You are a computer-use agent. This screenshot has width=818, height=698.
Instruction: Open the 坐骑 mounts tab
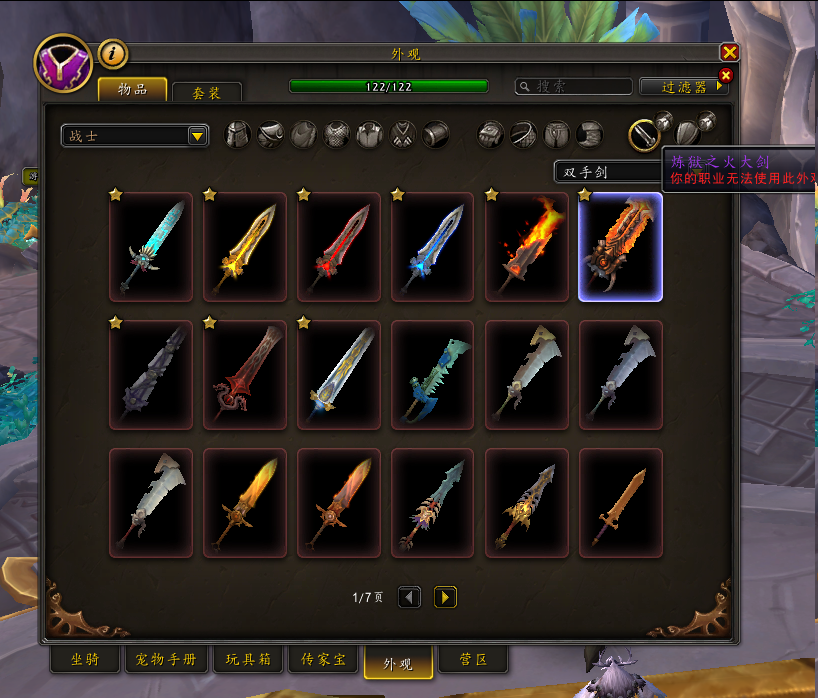pyautogui.click(x=85, y=660)
